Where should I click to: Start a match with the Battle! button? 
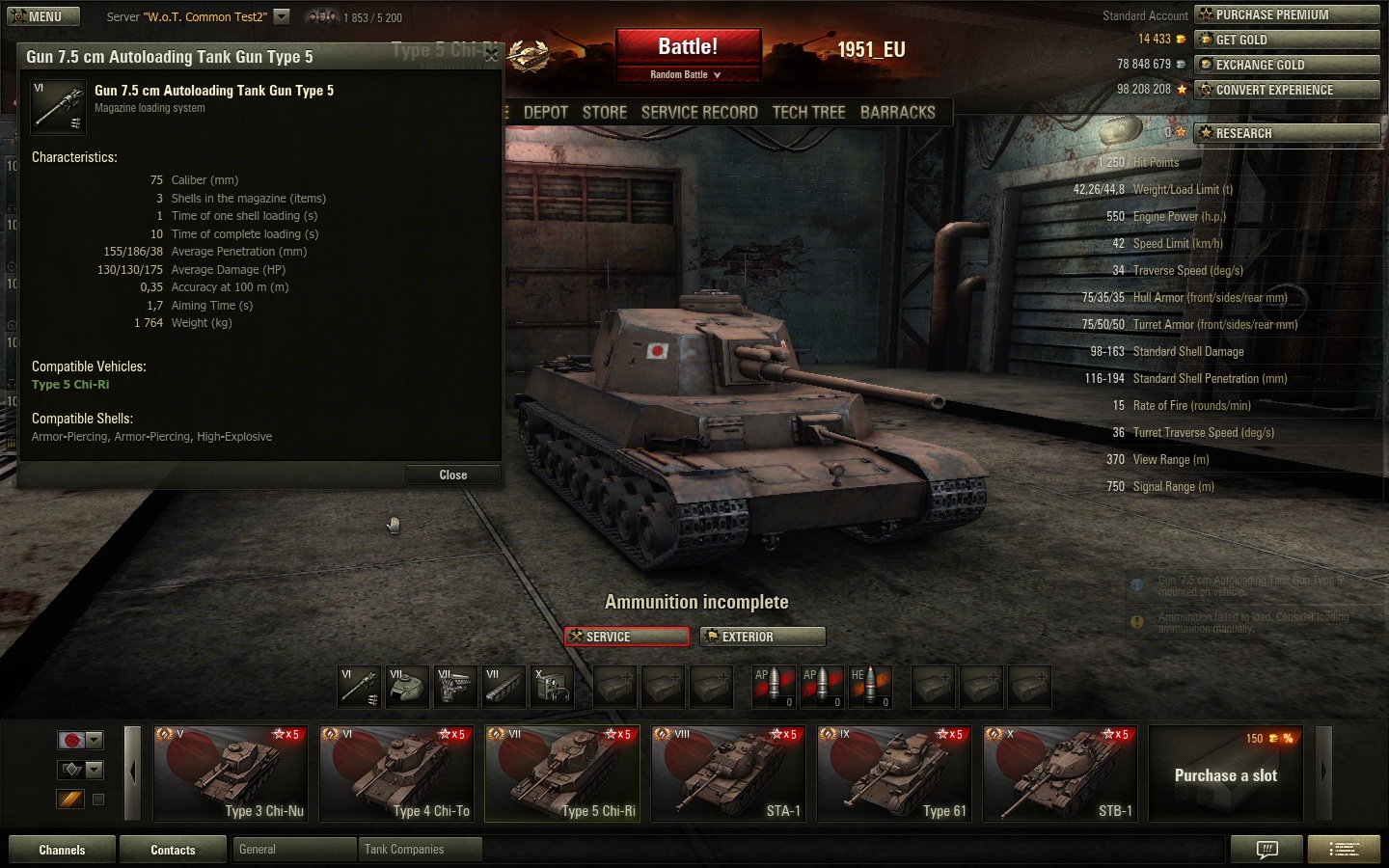click(687, 47)
